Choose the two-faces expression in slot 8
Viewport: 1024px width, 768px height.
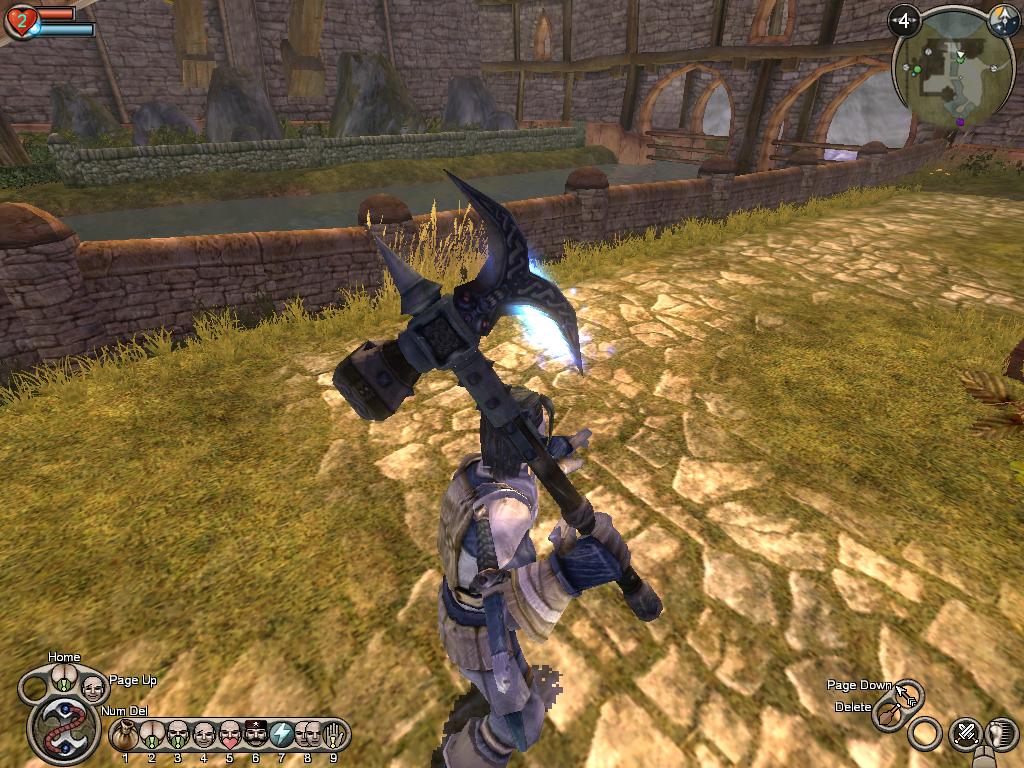click(307, 736)
